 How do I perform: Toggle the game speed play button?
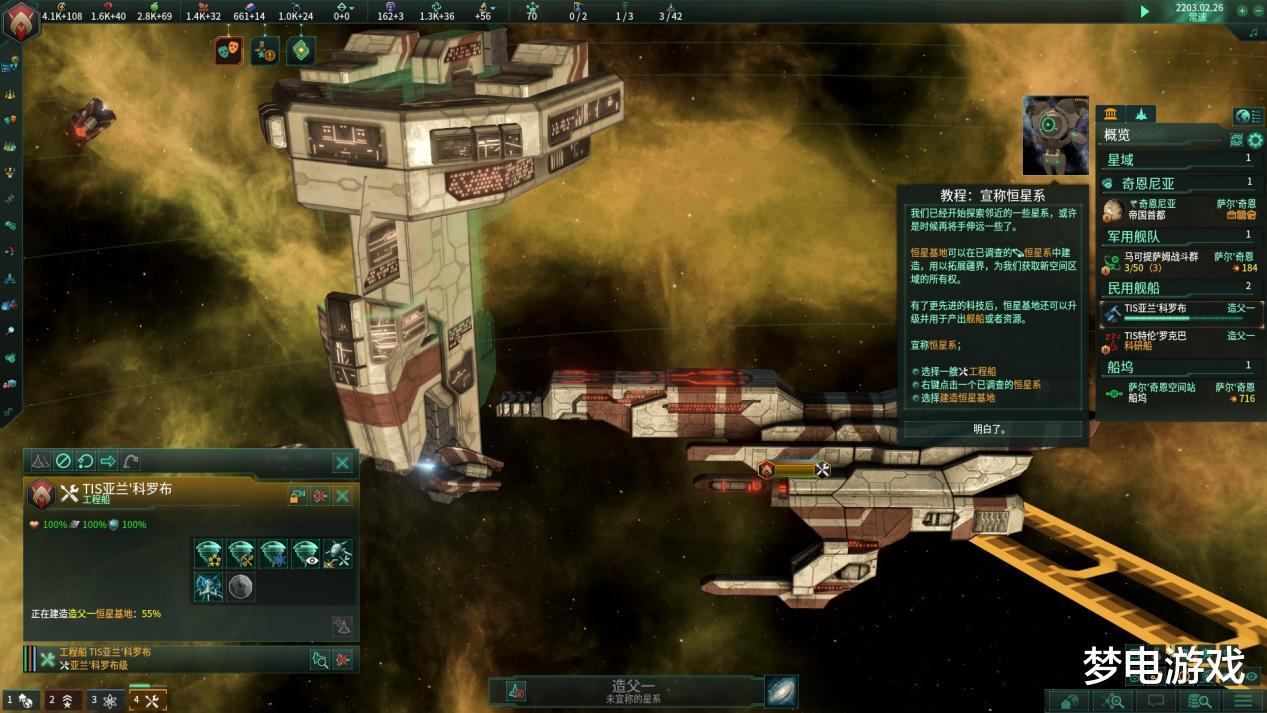(1145, 11)
